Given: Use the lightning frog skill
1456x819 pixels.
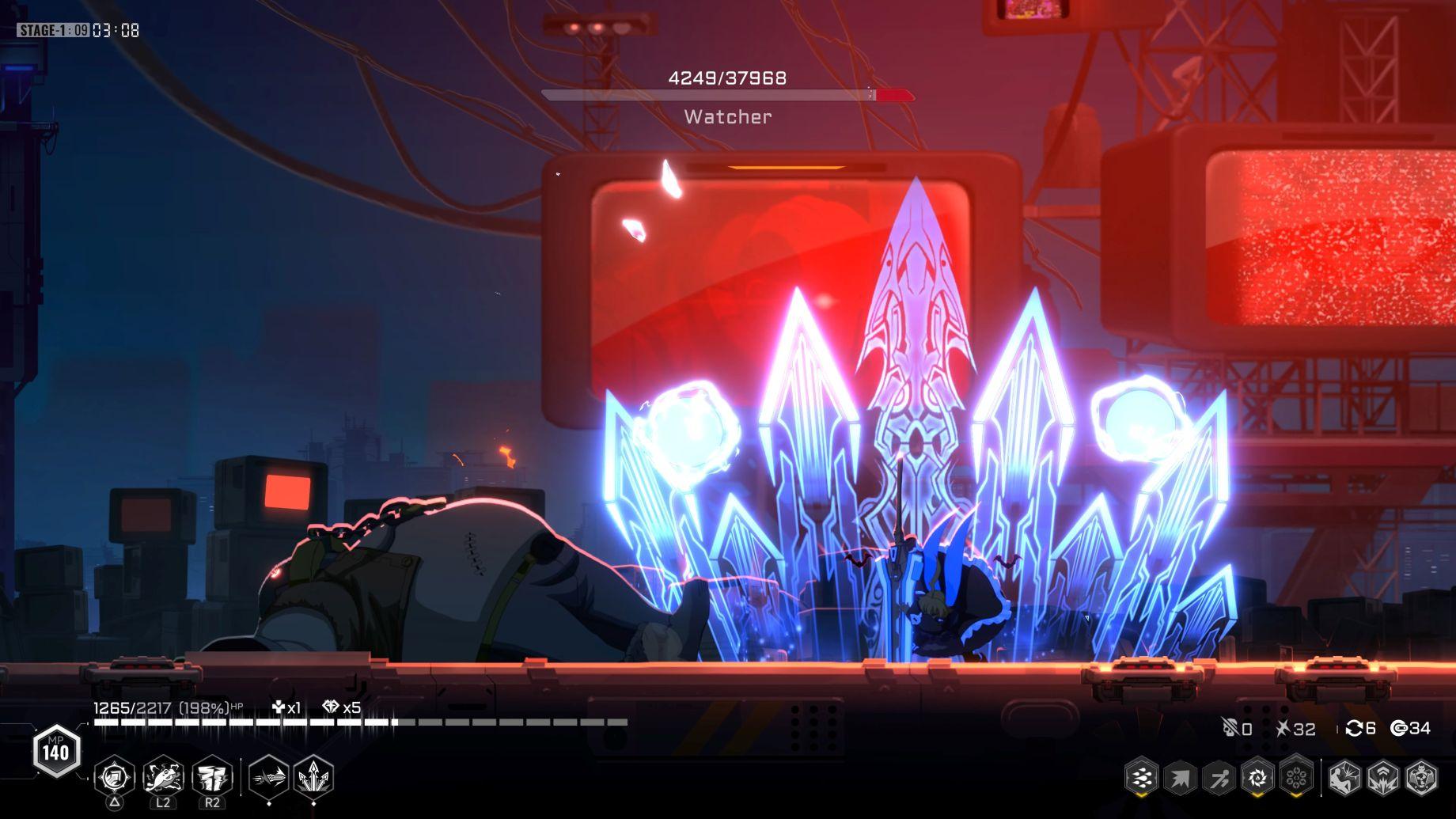Looking at the screenshot, I should click(x=164, y=778).
